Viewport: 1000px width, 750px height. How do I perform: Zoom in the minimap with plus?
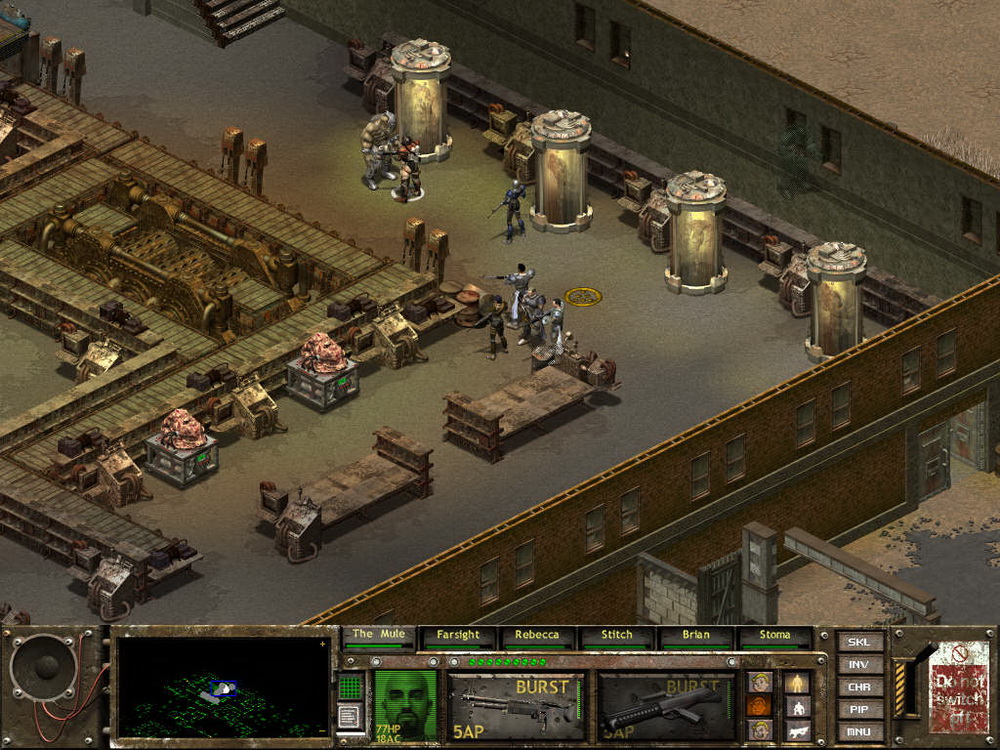coord(323,645)
